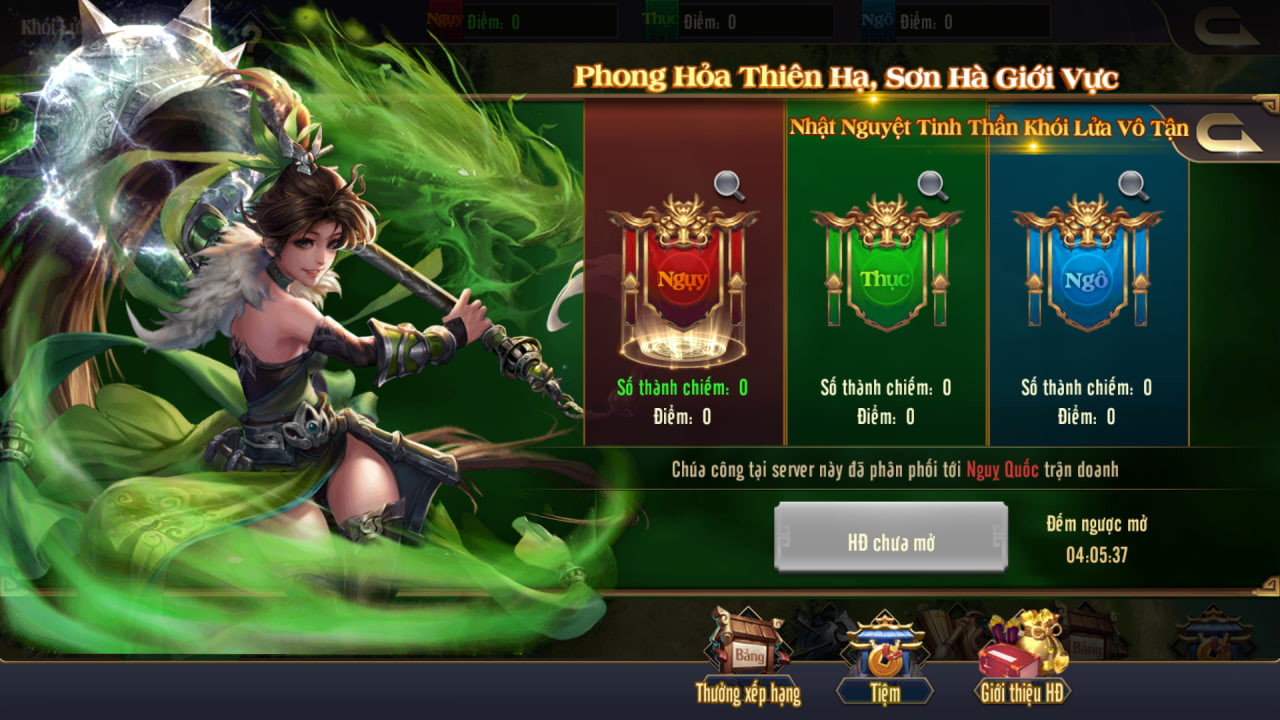Show the Giới thiệu HĐ event introduction

[x=1022, y=657]
